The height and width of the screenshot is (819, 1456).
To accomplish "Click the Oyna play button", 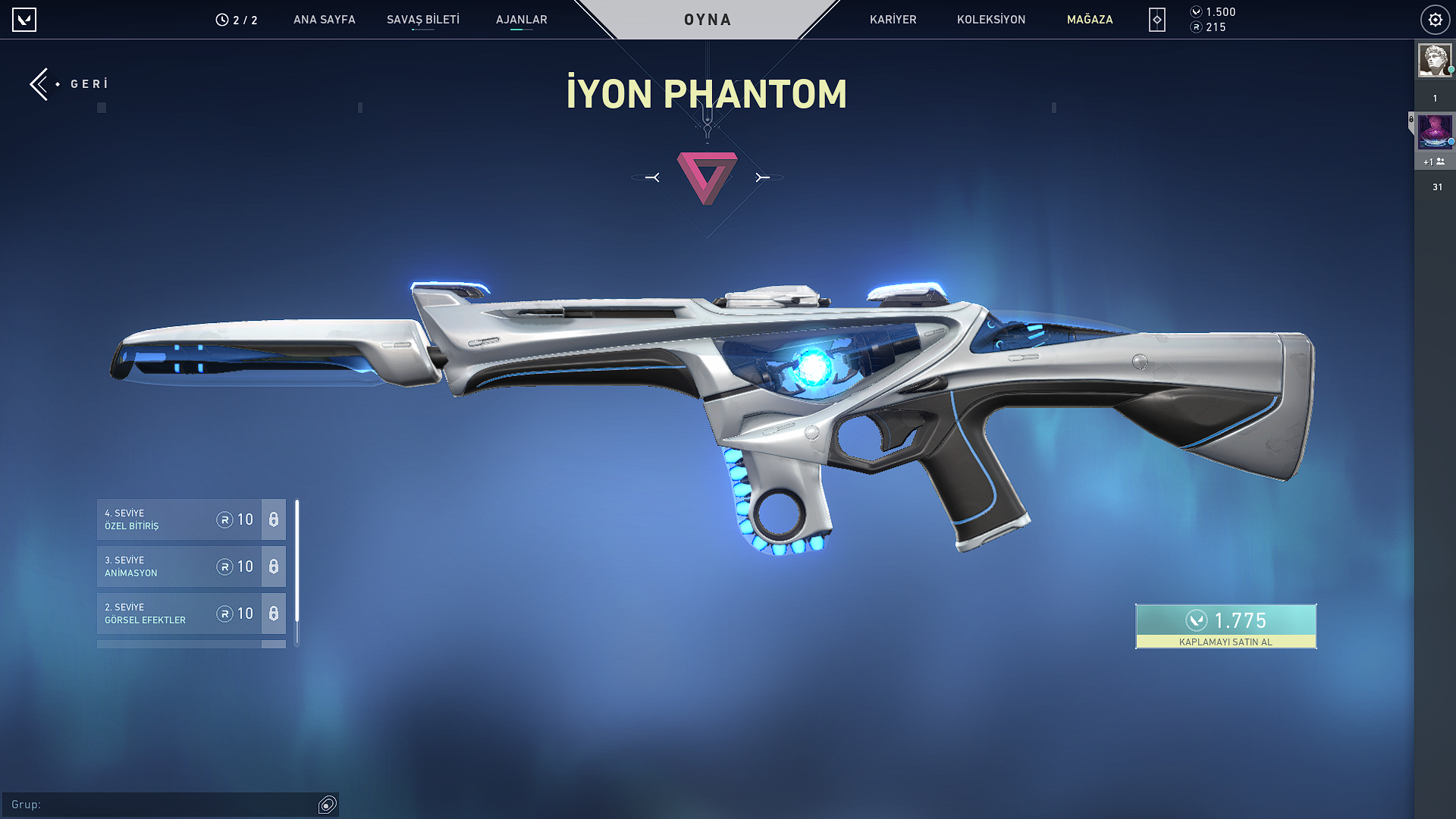I will [x=708, y=20].
